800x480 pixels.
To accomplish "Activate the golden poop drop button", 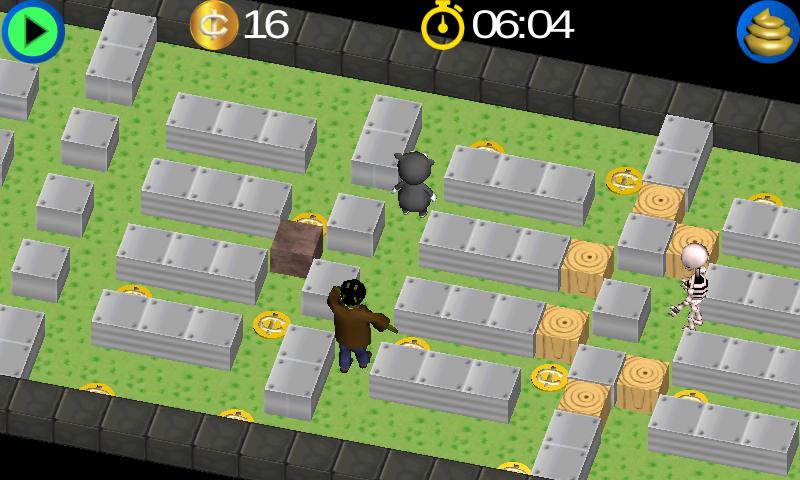I will click(x=767, y=31).
